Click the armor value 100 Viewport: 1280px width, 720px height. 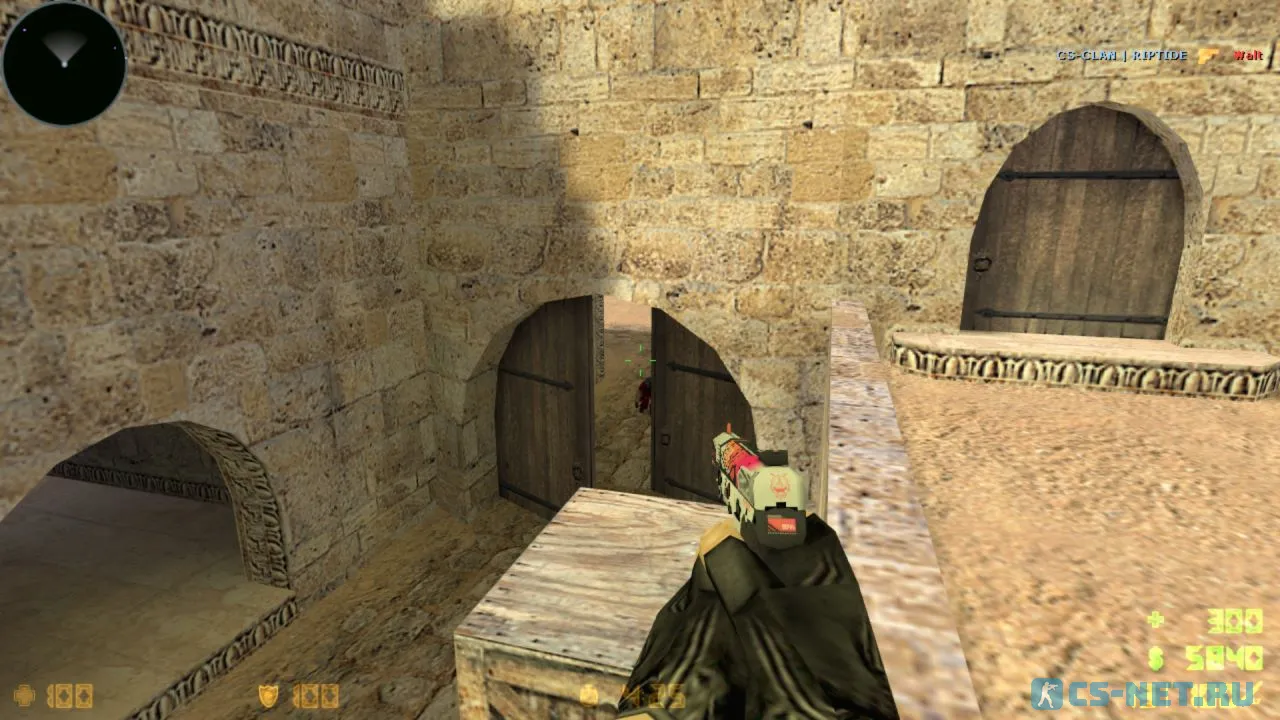[x=315, y=696]
